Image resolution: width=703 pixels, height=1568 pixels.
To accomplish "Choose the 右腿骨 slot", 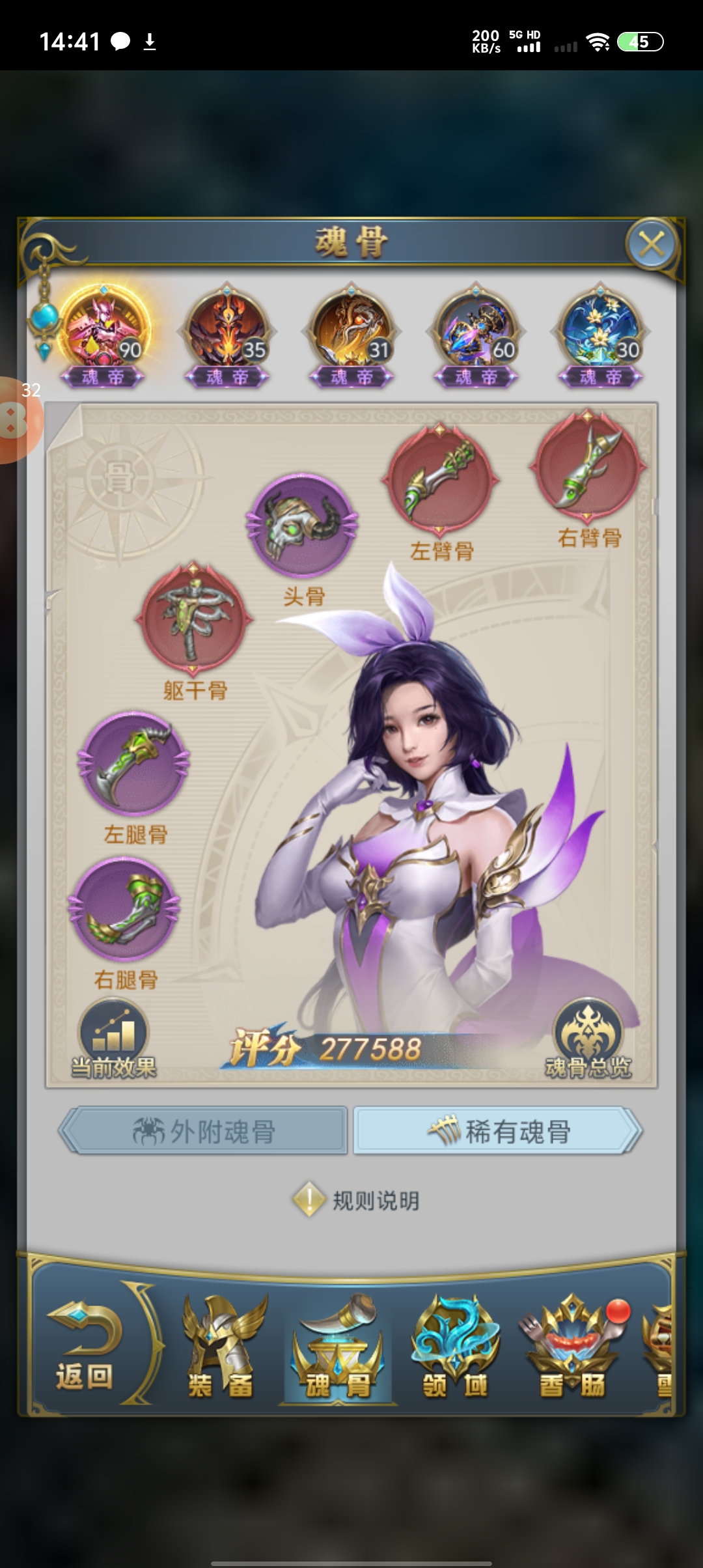I will pos(125,908).
